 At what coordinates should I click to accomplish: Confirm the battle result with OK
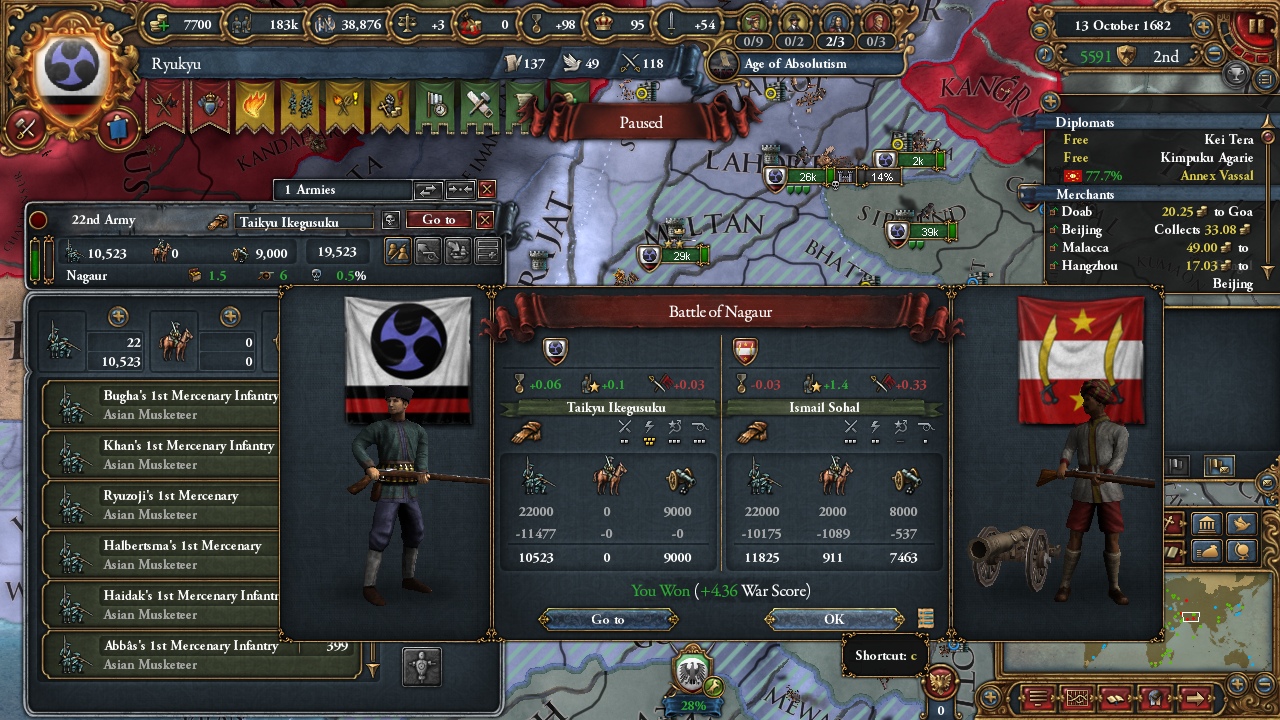click(834, 620)
